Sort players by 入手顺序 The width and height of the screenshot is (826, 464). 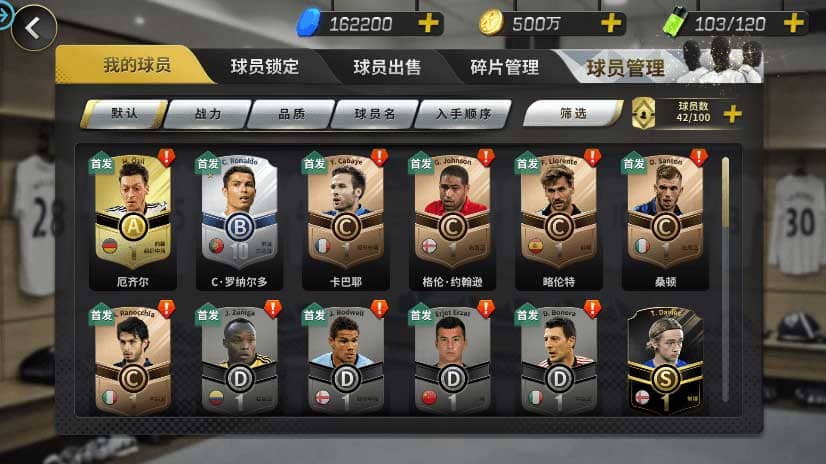(x=463, y=114)
